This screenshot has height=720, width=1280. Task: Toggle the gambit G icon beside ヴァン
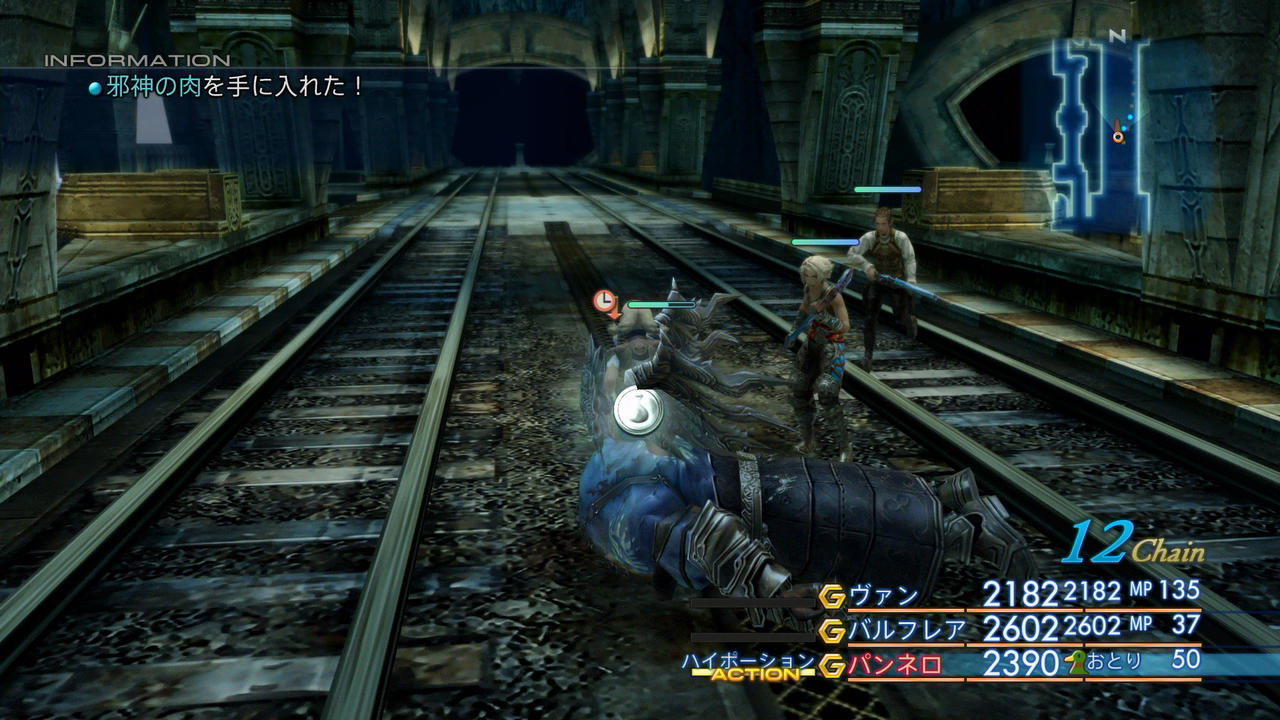pyautogui.click(x=832, y=597)
